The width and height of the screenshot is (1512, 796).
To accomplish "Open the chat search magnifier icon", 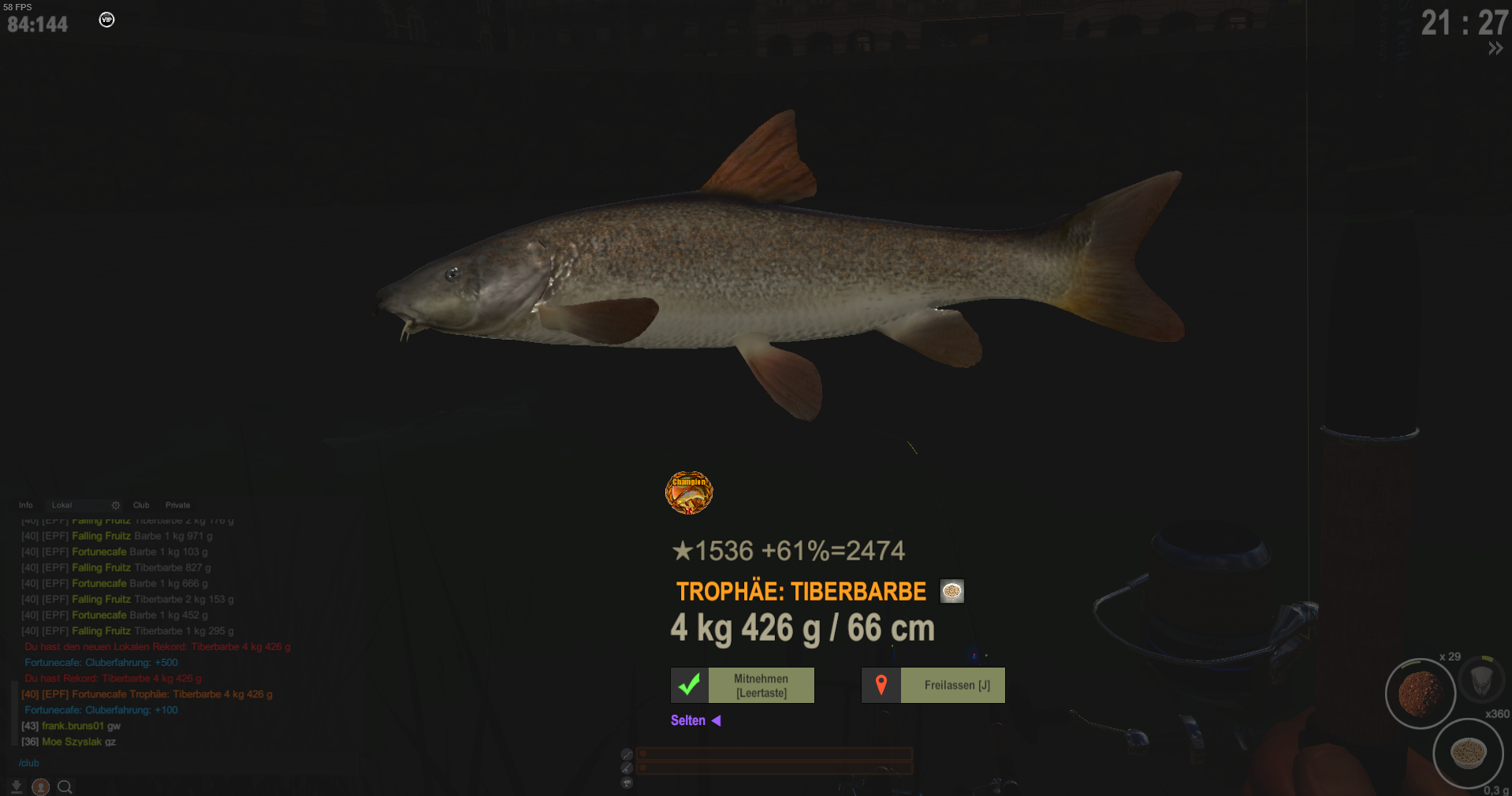I will [x=65, y=787].
